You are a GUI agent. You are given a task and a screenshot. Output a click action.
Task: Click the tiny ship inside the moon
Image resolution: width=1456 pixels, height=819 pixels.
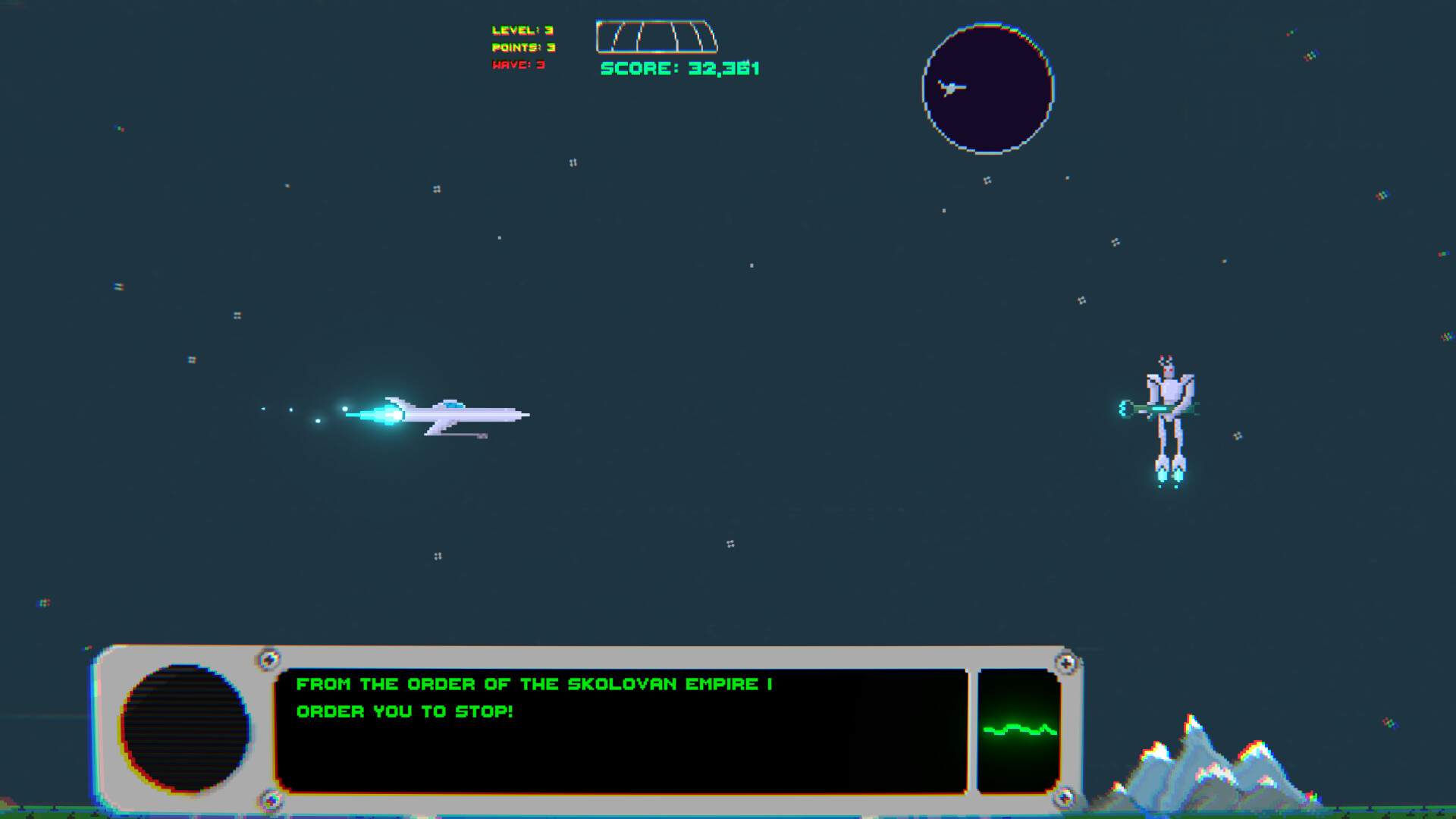point(950,86)
